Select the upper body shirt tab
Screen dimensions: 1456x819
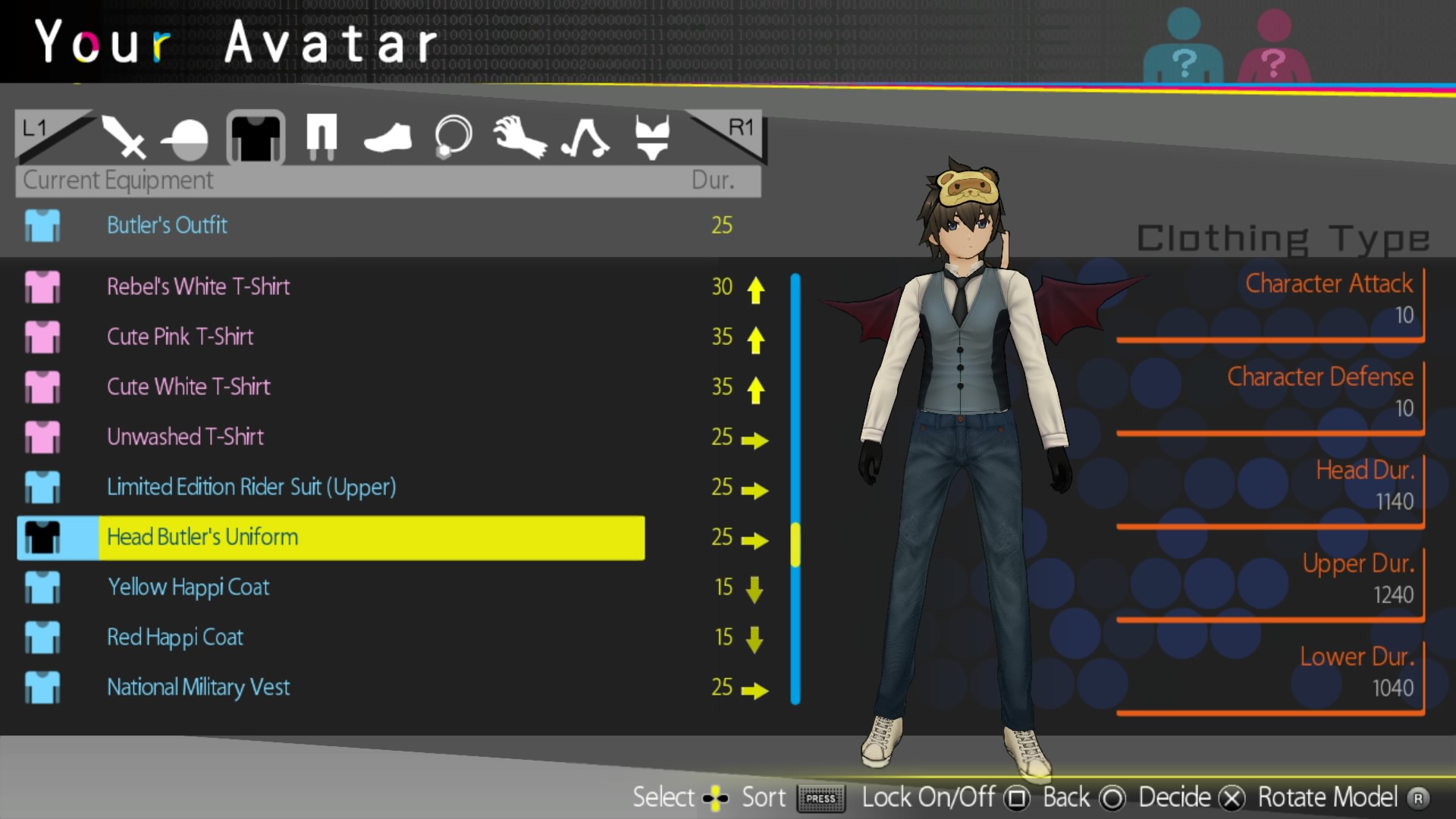[x=256, y=138]
